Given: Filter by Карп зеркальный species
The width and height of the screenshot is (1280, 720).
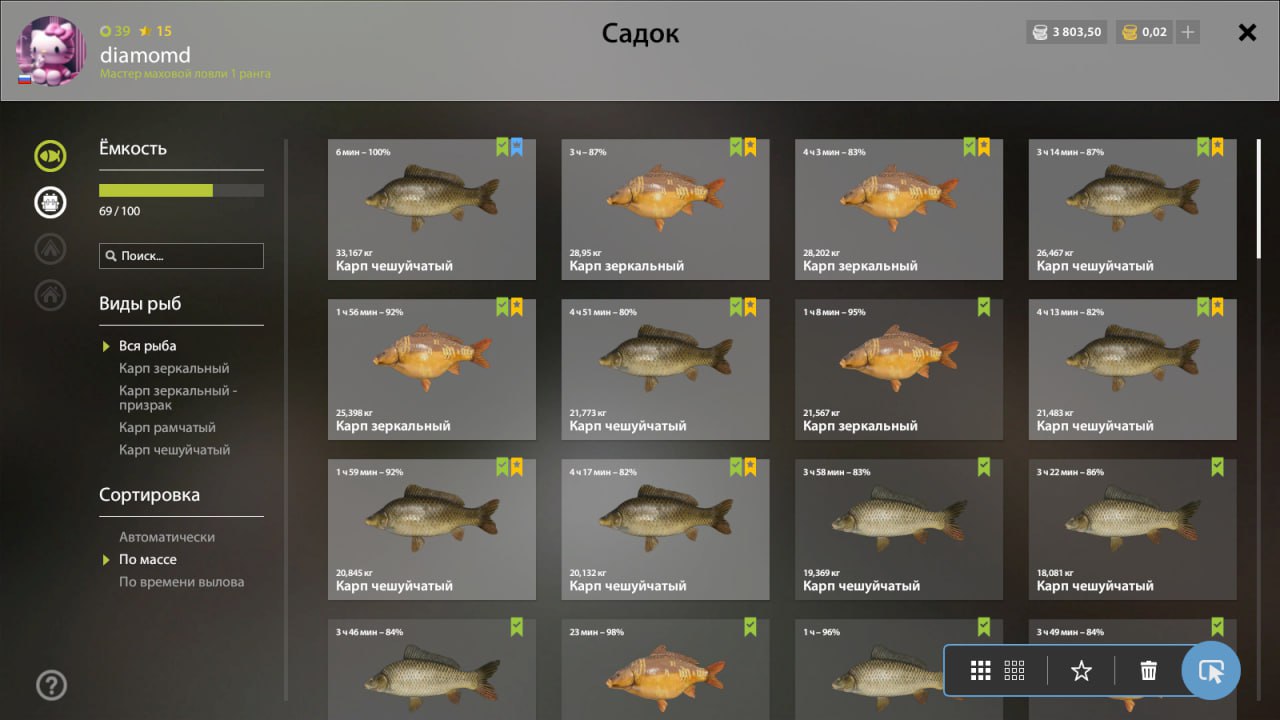Looking at the screenshot, I should pos(174,368).
